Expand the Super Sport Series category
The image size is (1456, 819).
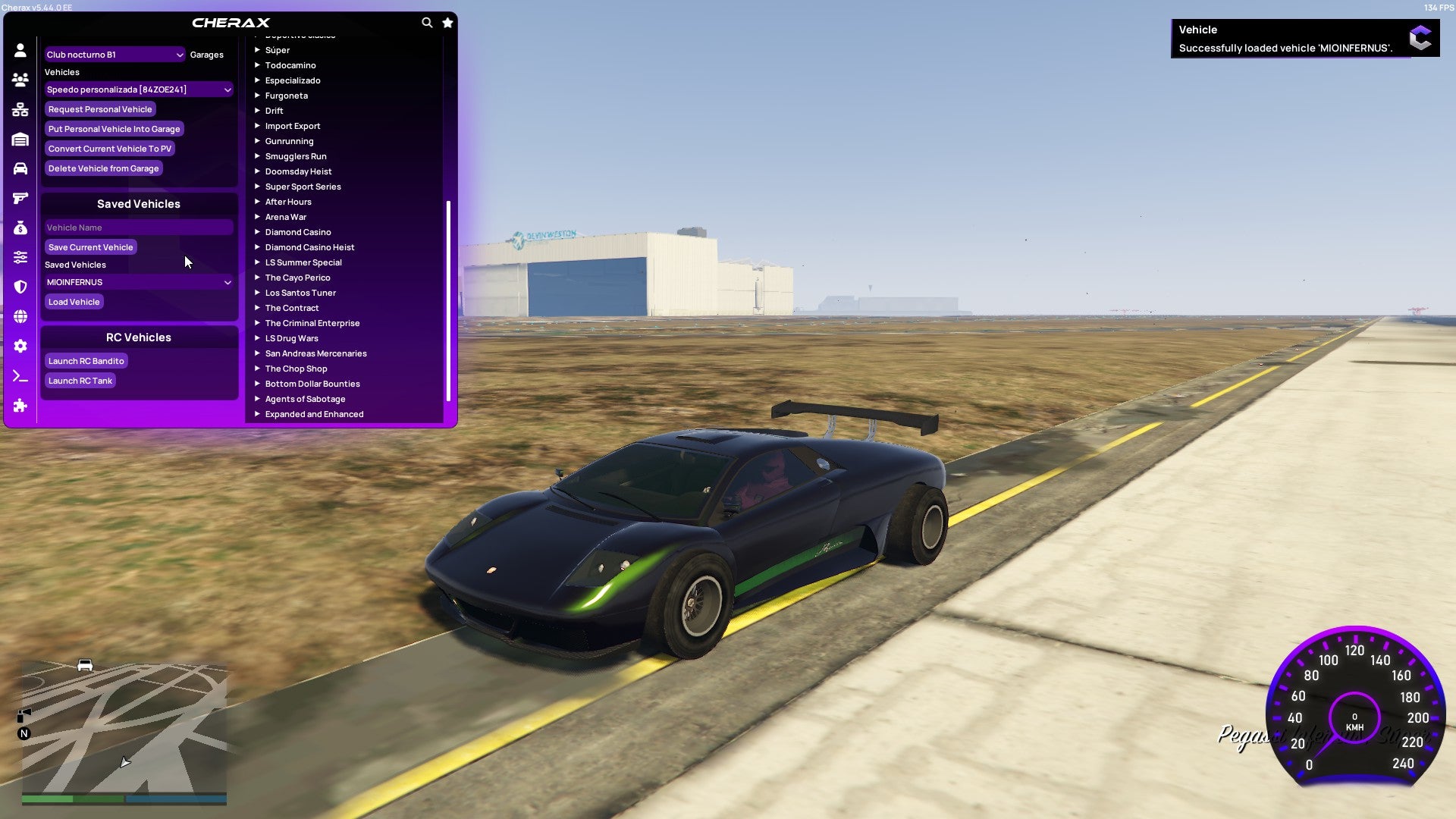click(303, 186)
